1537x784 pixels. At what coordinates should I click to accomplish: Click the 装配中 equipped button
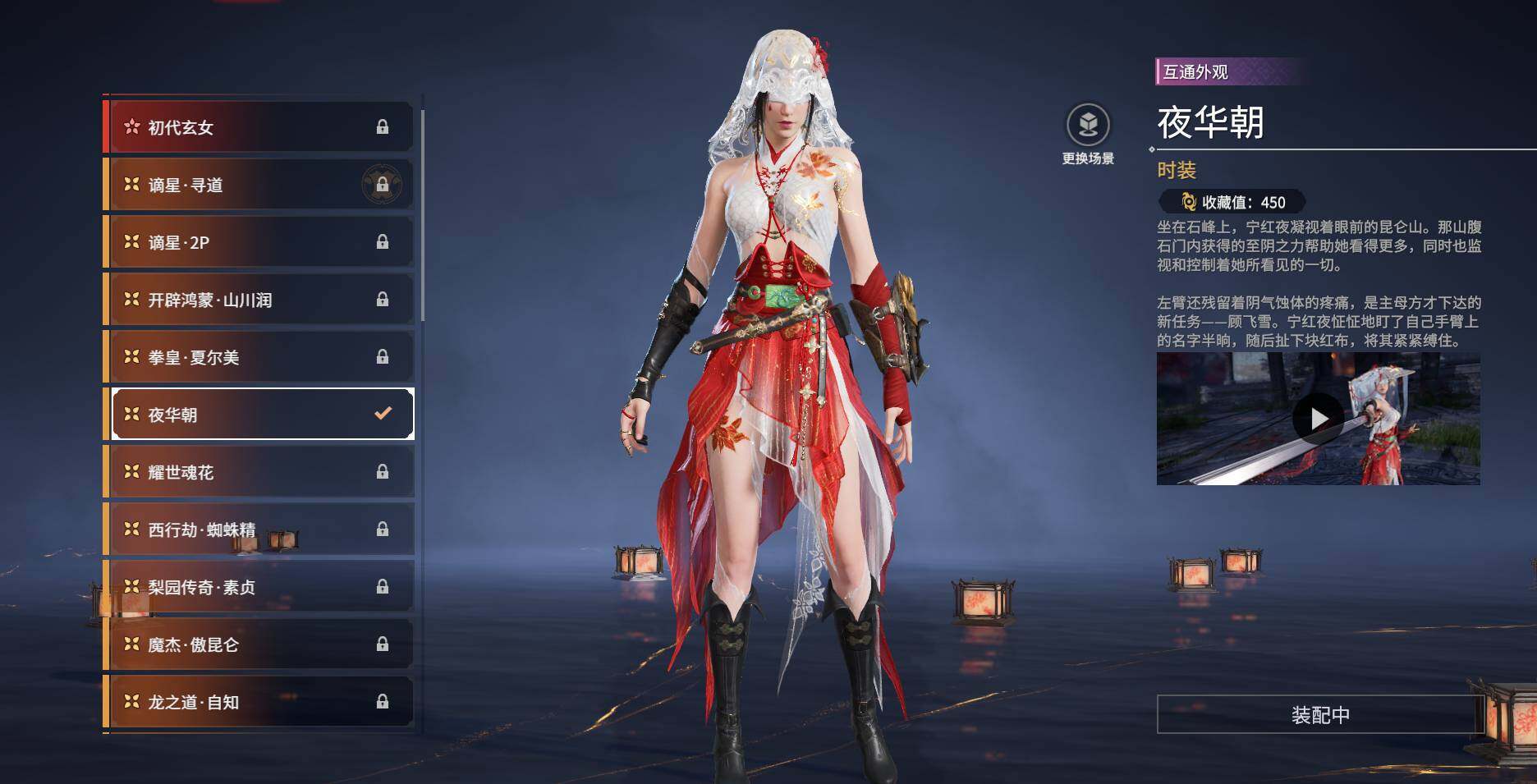coord(1320,715)
